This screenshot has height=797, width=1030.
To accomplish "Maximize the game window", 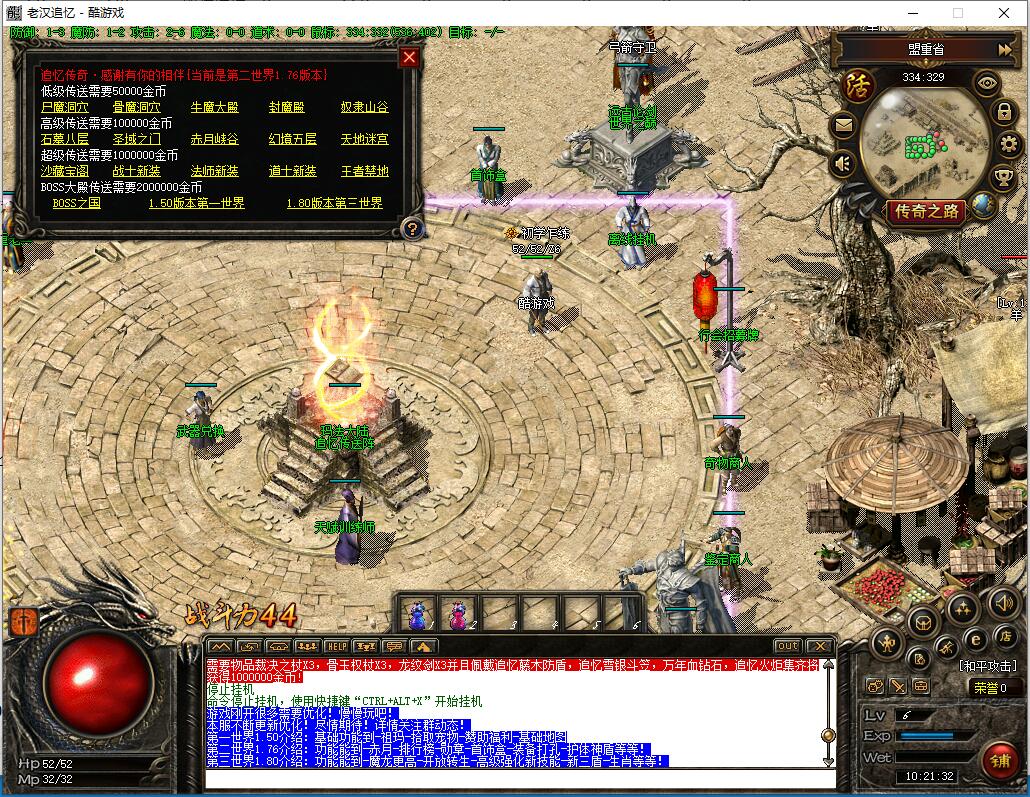I will tap(957, 13).
